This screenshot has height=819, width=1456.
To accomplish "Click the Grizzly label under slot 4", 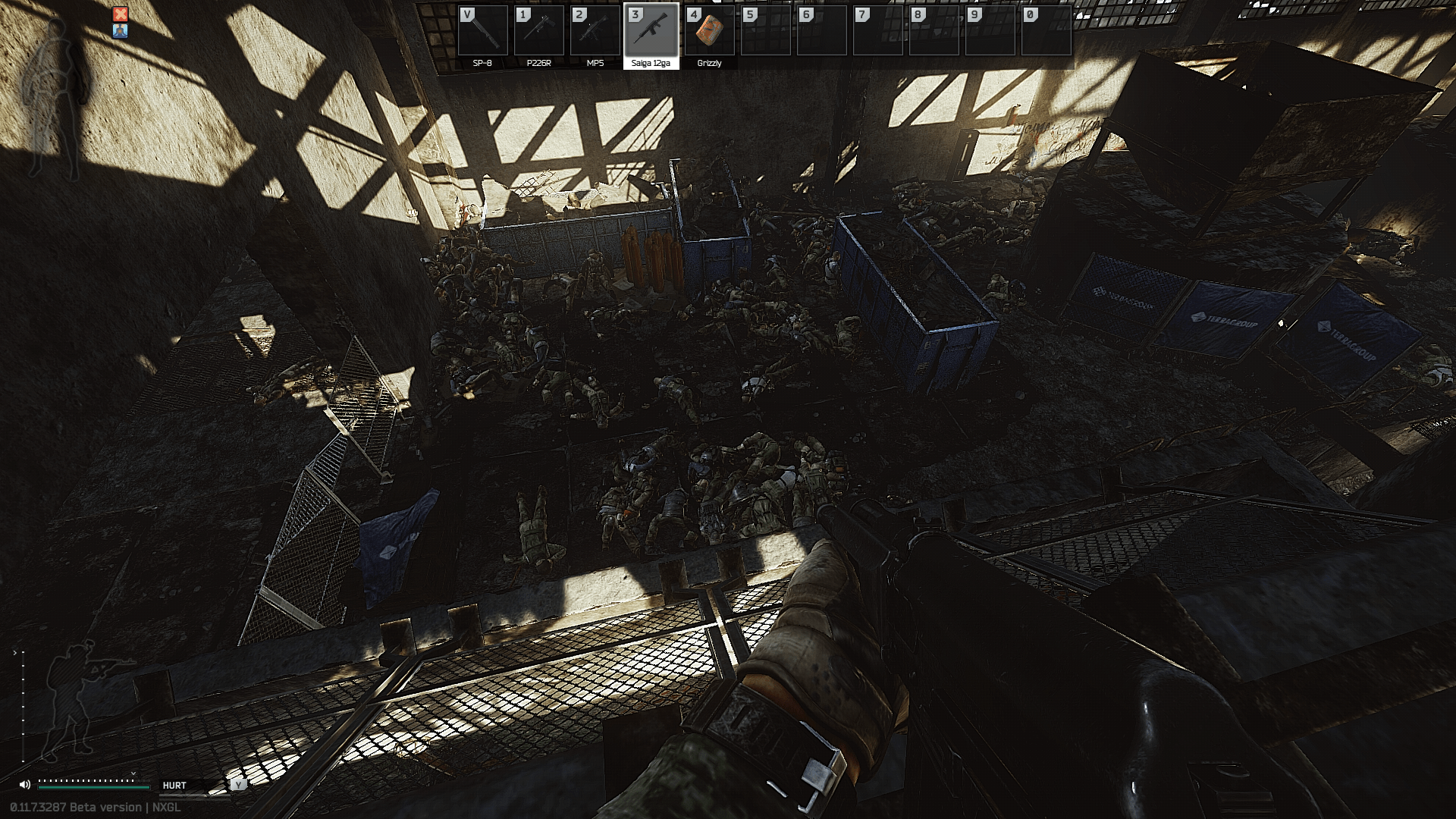I will point(708,63).
